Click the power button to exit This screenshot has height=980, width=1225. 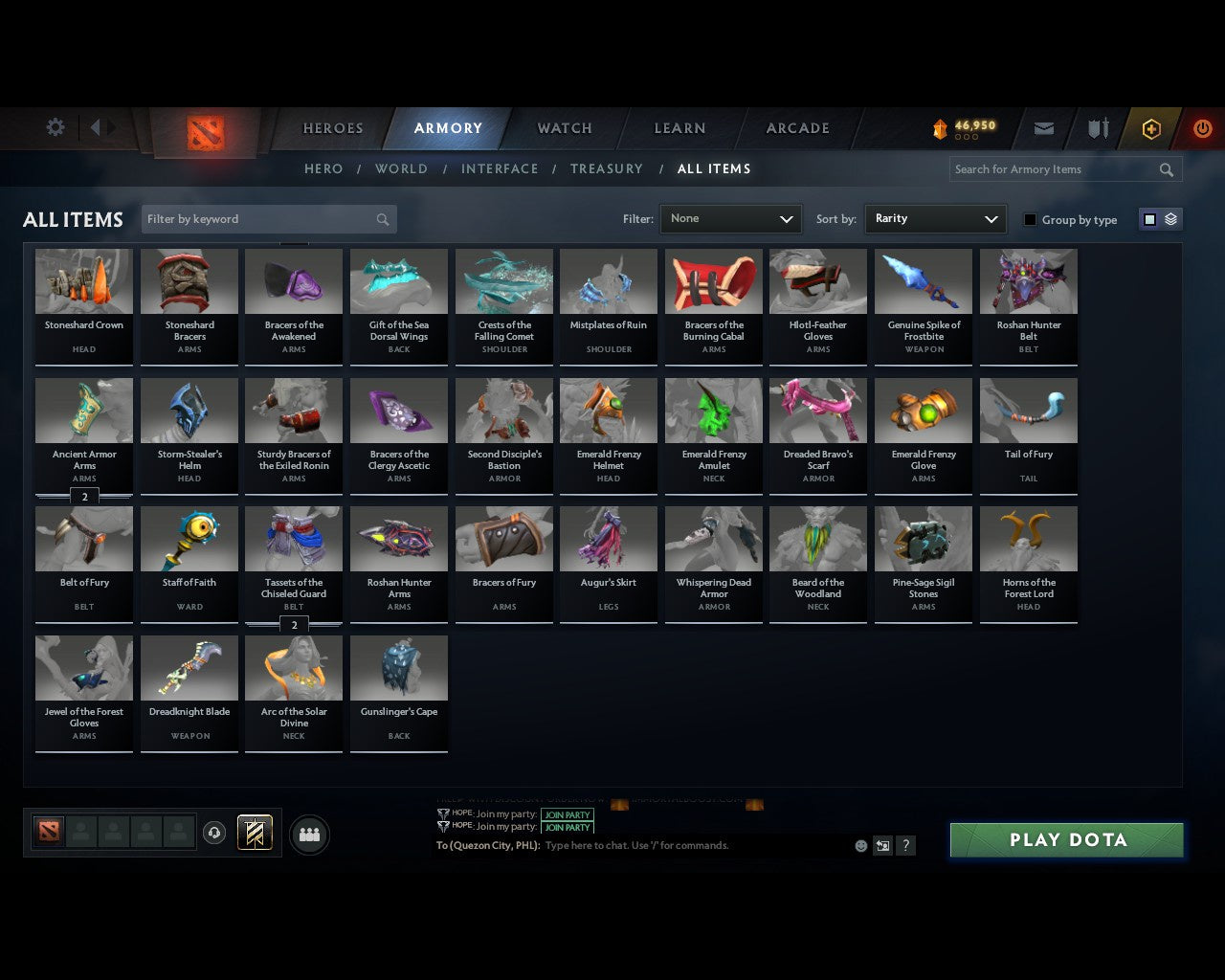(1202, 128)
